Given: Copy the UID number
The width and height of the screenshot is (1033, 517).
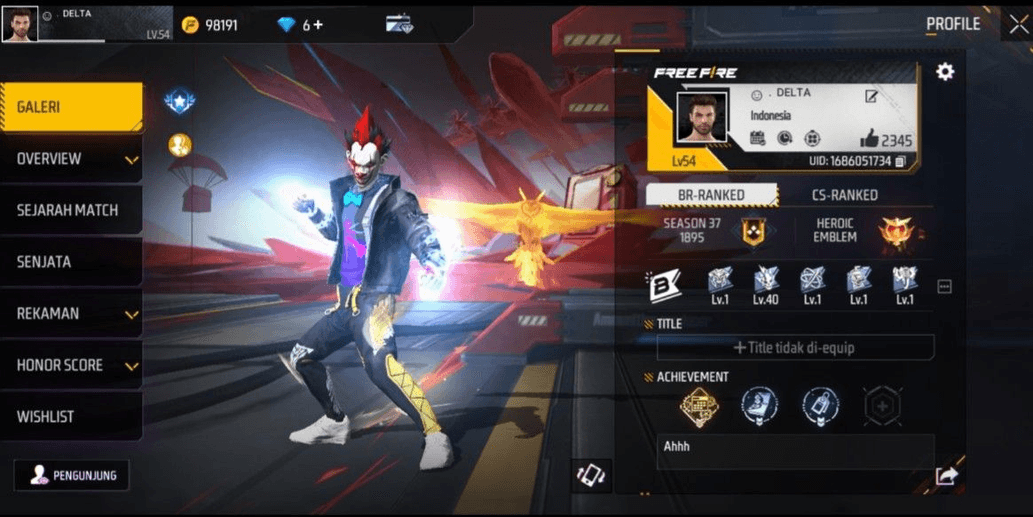Looking at the screenshot, I should point(901,161).
